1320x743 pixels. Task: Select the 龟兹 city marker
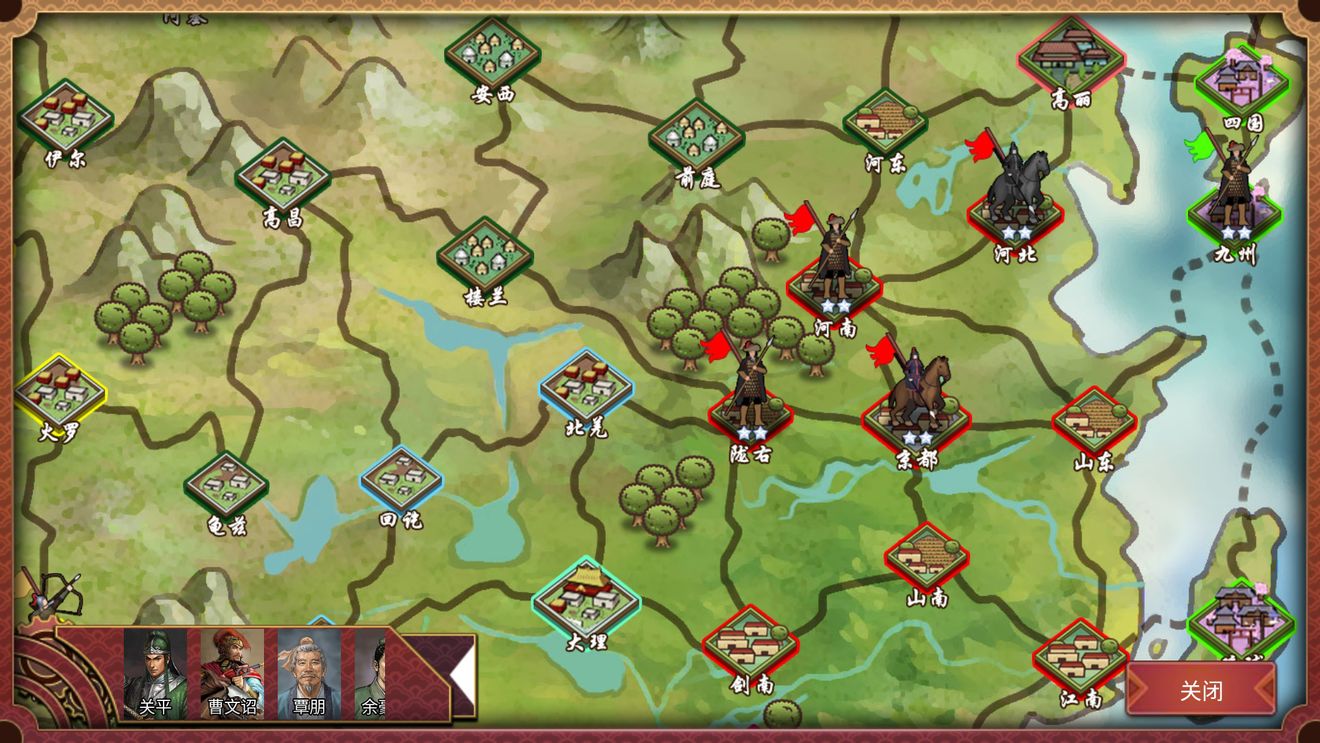(226, 485)
